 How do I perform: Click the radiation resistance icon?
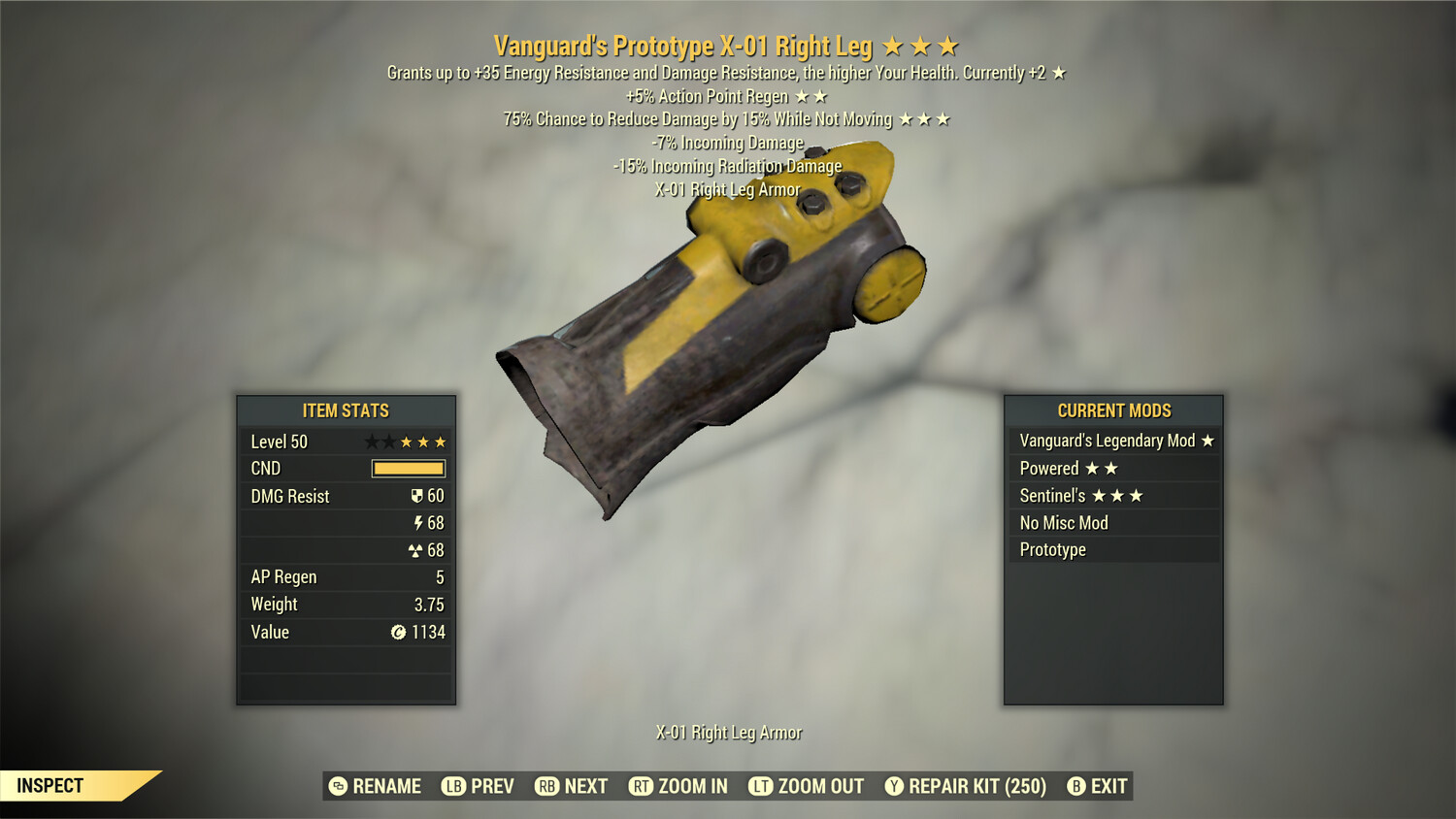[x=417, y=550]
